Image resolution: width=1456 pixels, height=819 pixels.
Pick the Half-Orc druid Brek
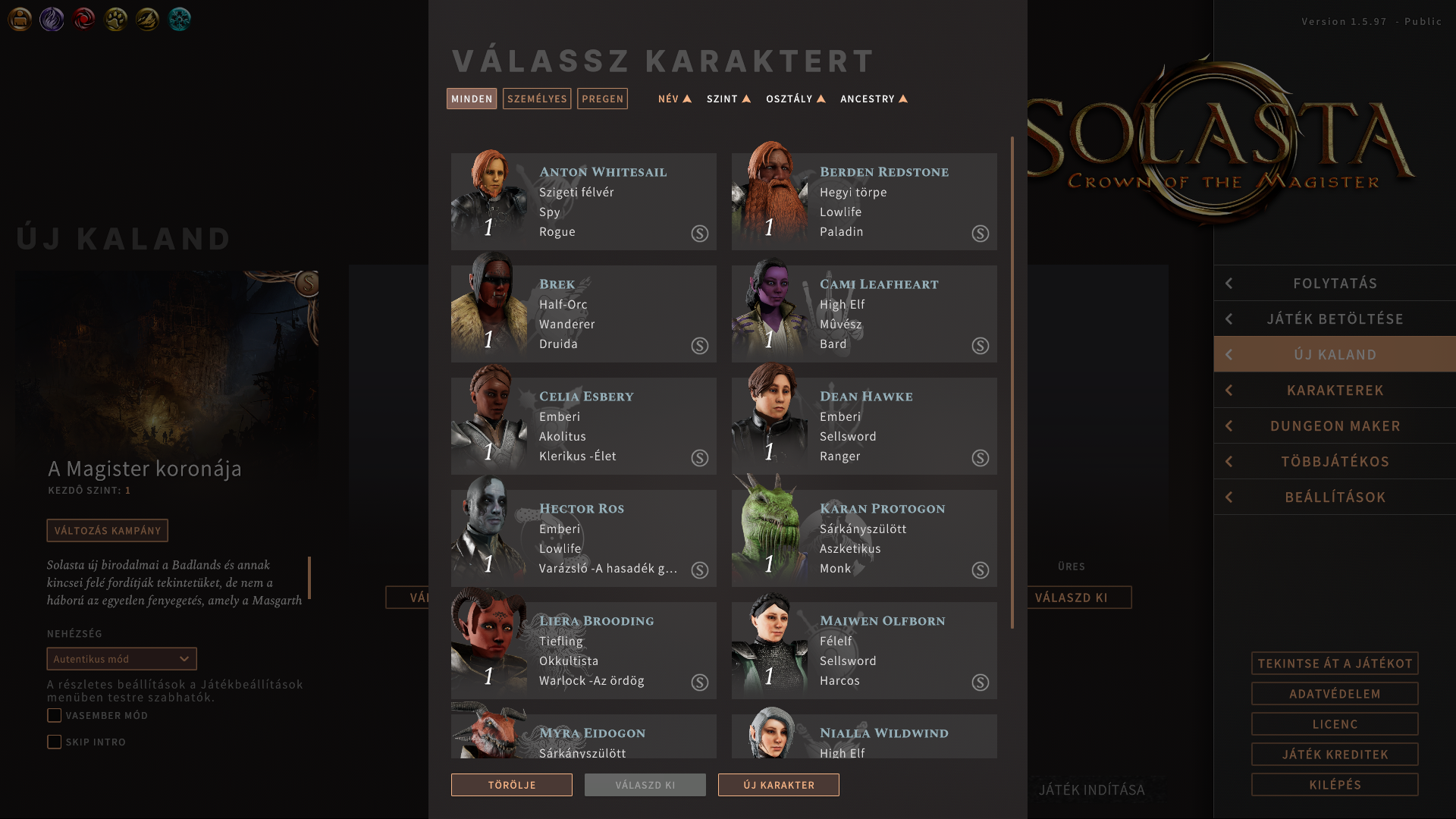point(583,314)
